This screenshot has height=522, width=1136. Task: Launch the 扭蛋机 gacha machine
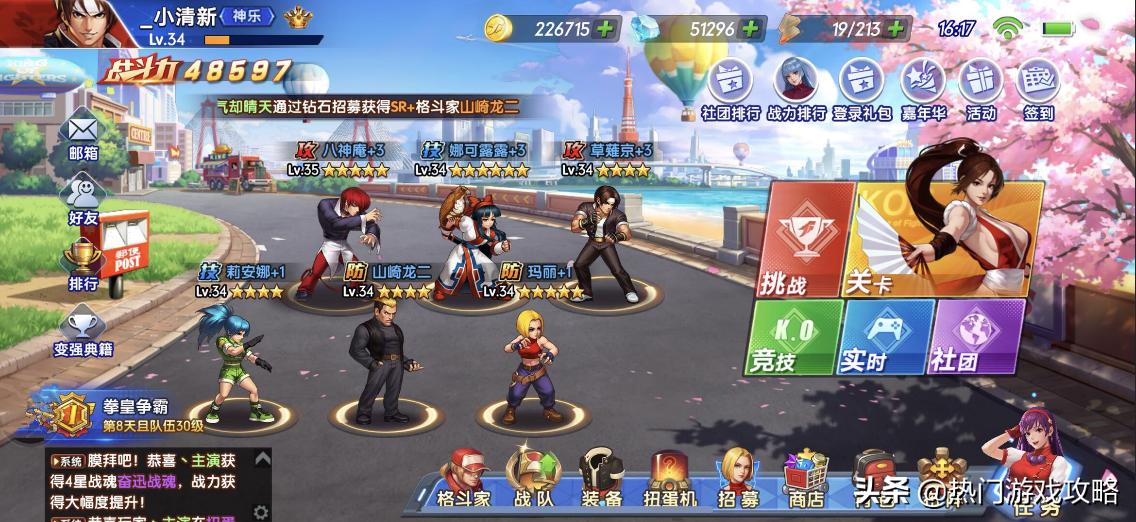(x=668, y=478)
